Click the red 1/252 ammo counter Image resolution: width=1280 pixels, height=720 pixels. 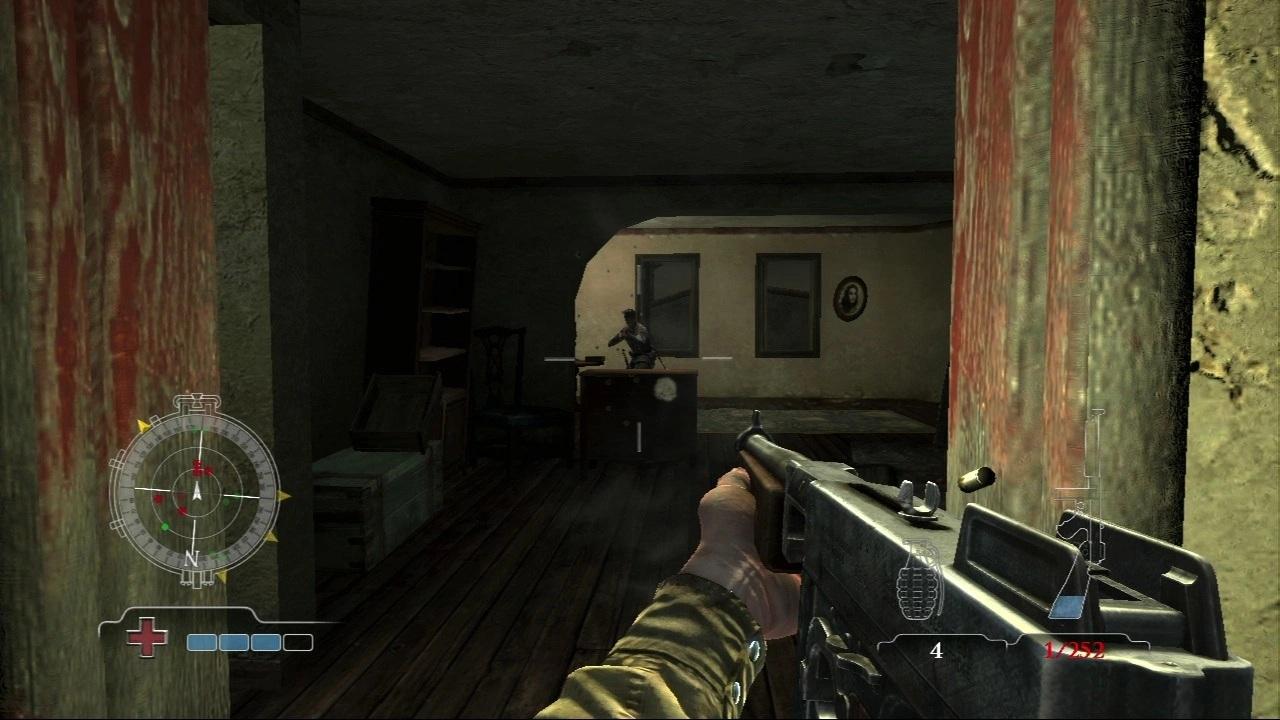(x=1075, y=650)
